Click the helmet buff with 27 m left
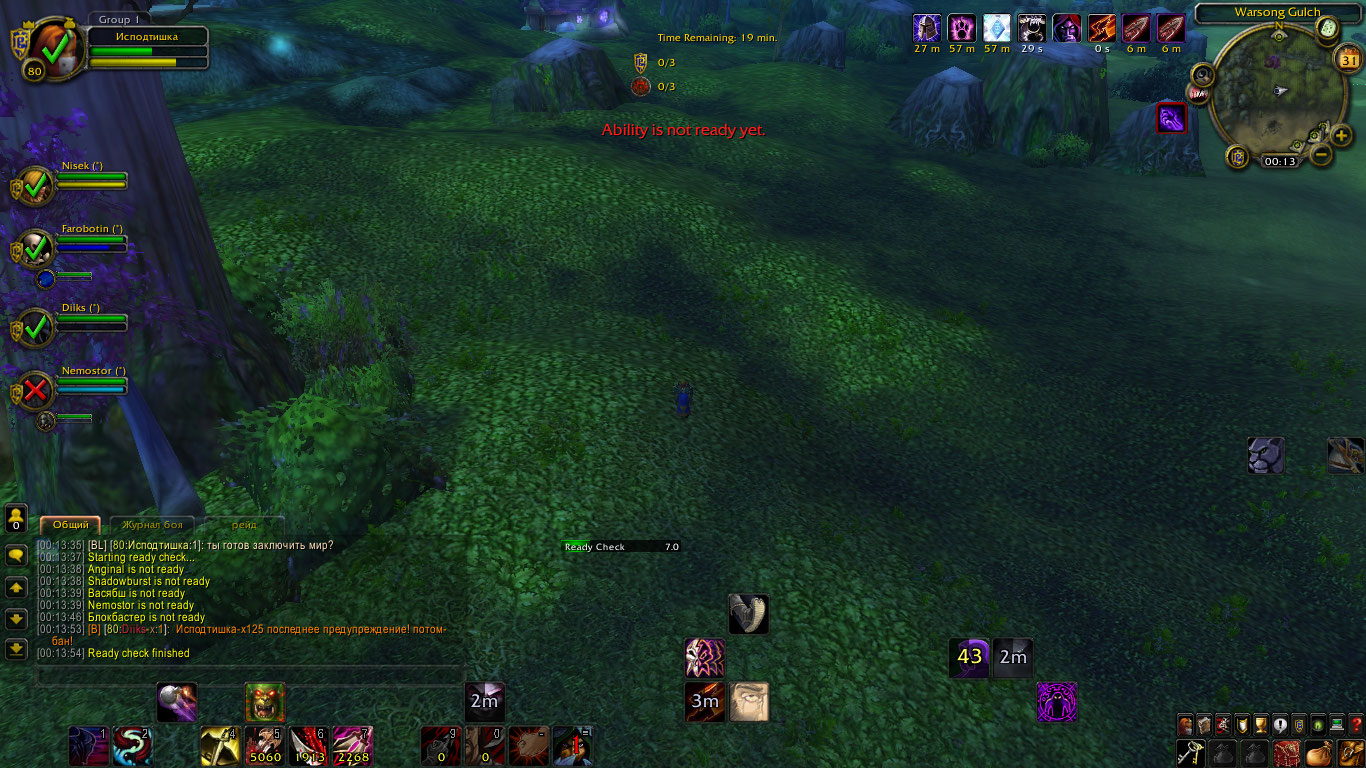The height and width of the screenshot is (768, 1366). coord(927,28)
